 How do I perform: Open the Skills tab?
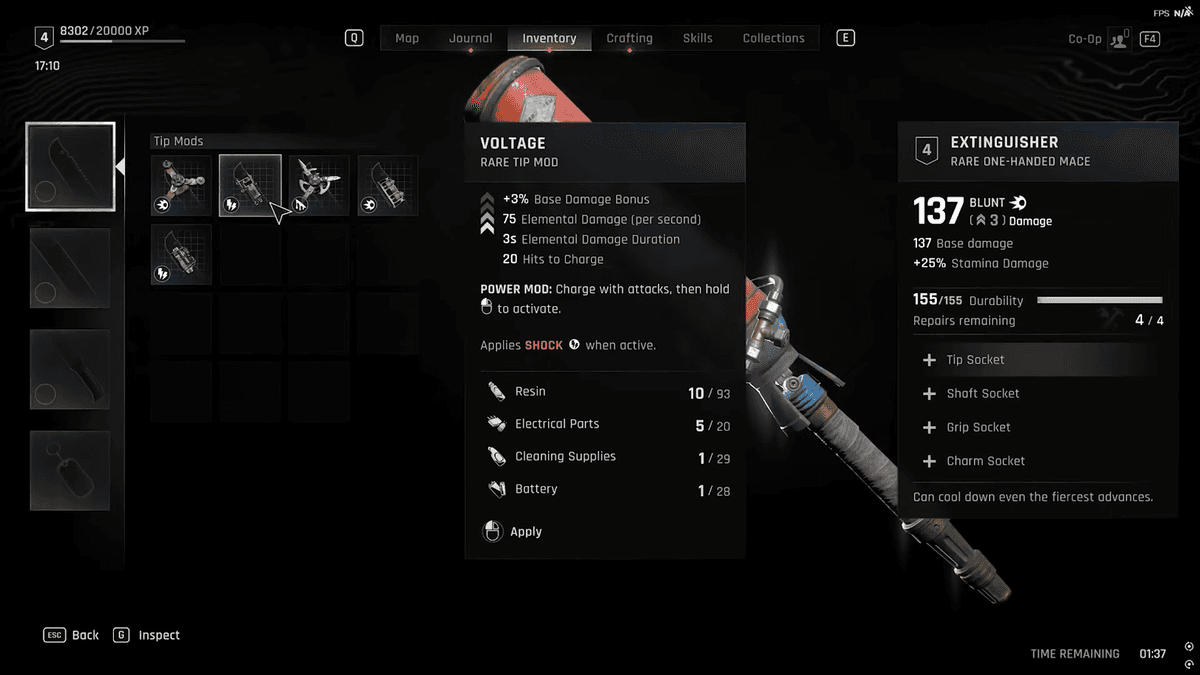(x=697, y=38)
